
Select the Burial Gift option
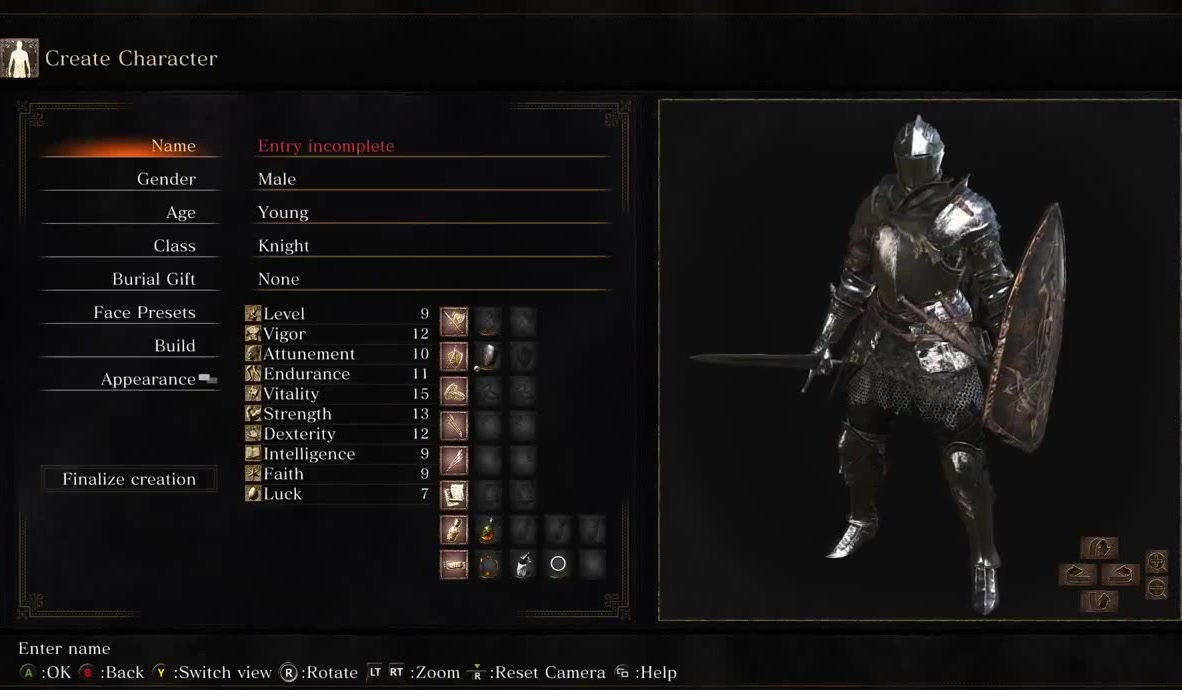coord(153,279)
